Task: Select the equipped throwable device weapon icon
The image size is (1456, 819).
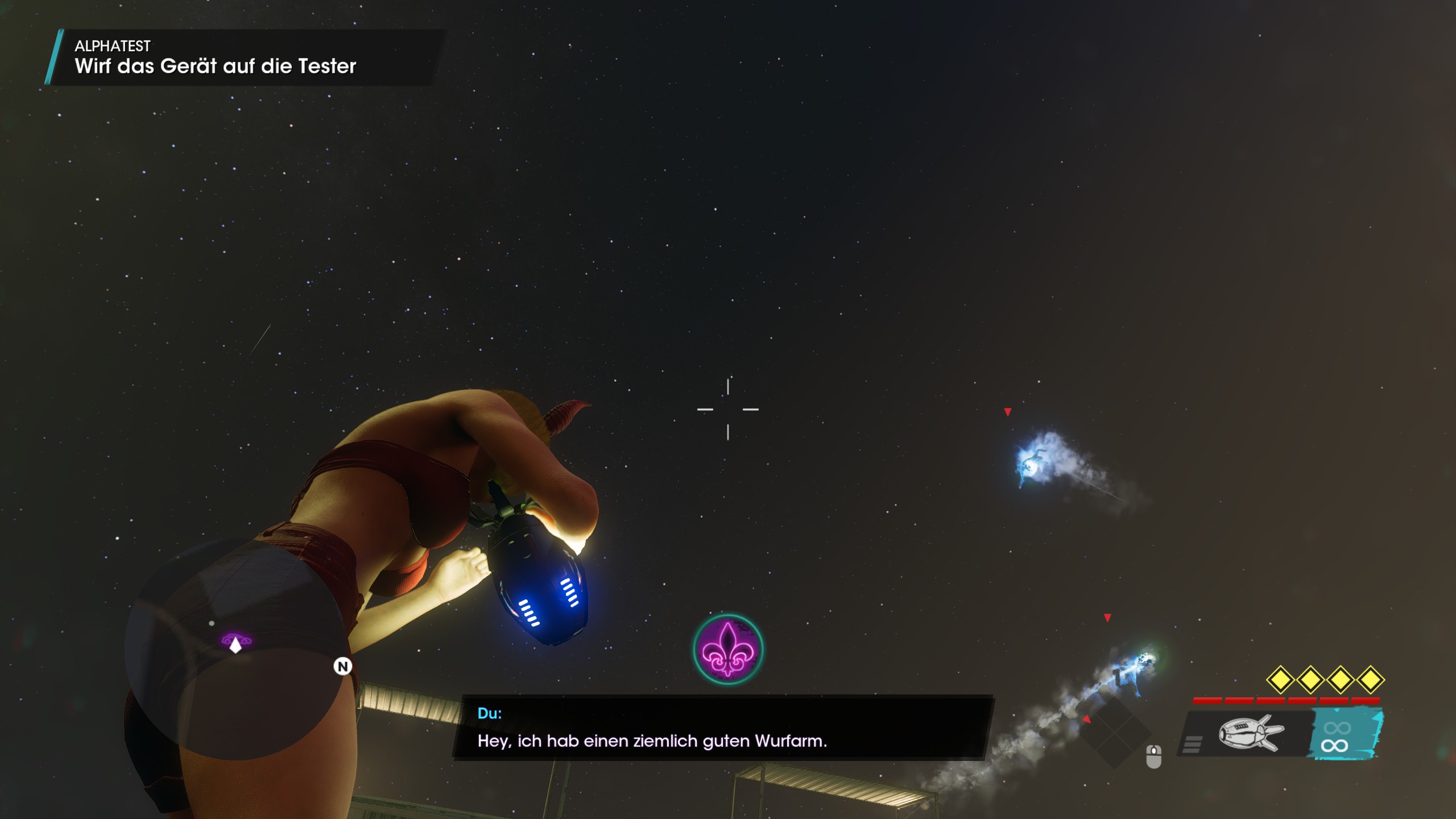Action: pos(1250,733)
